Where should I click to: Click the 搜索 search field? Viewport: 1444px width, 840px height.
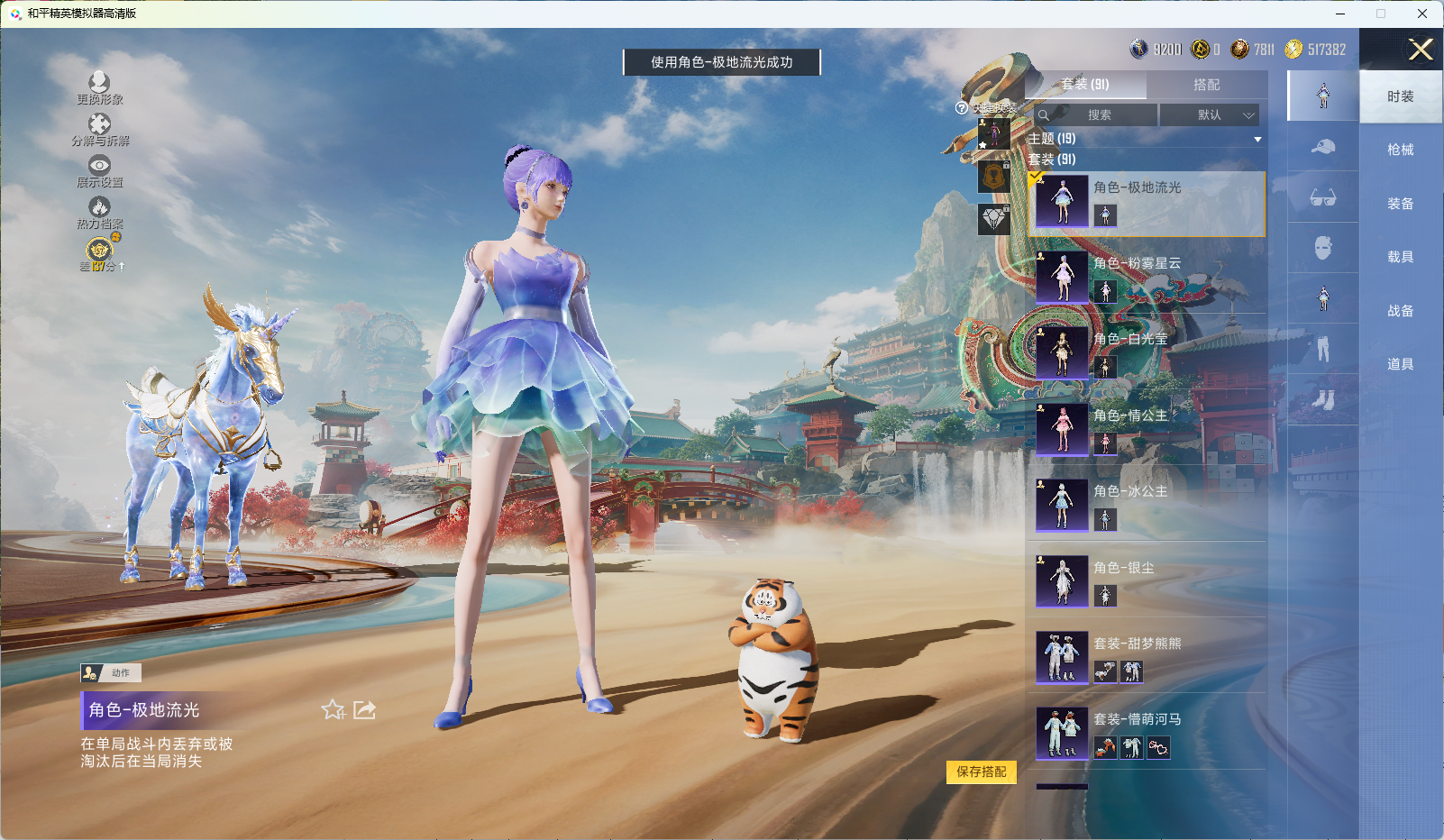coord(1098,115)
